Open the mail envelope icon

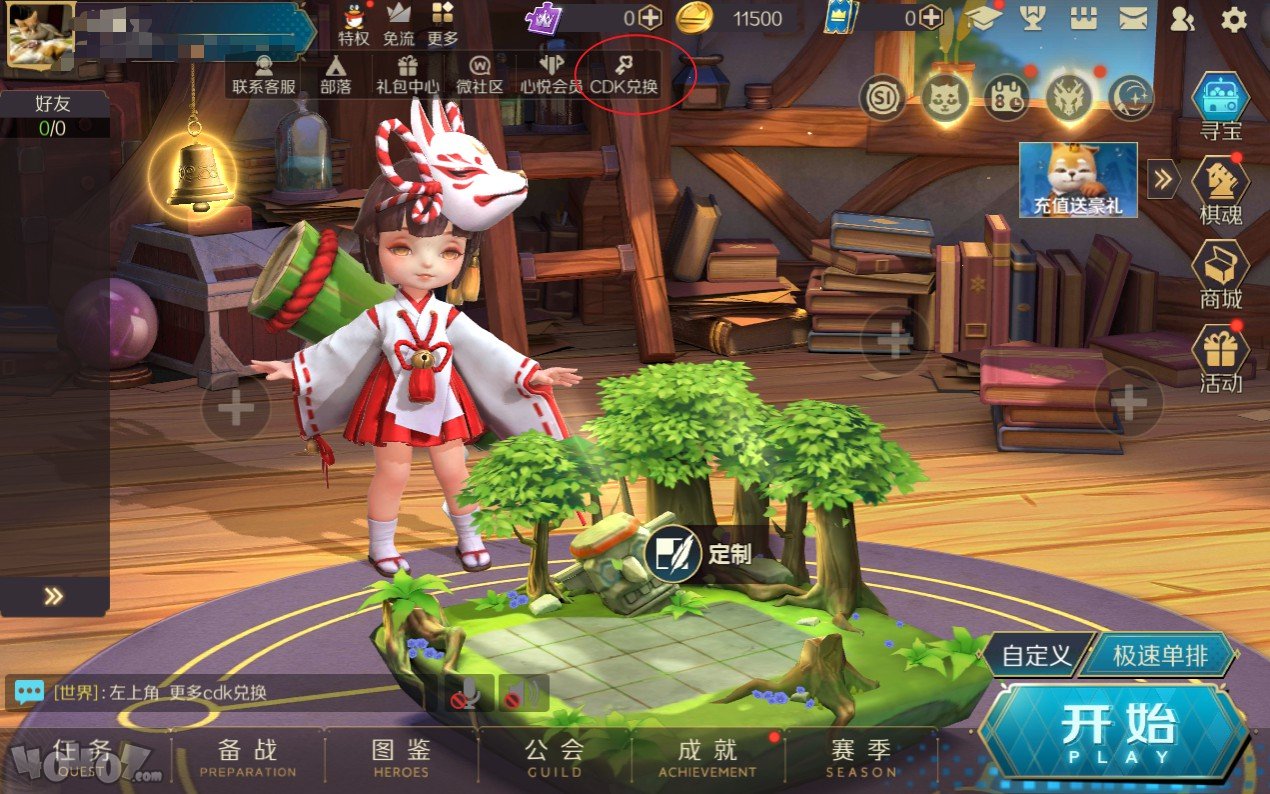tap(1133, 19)
